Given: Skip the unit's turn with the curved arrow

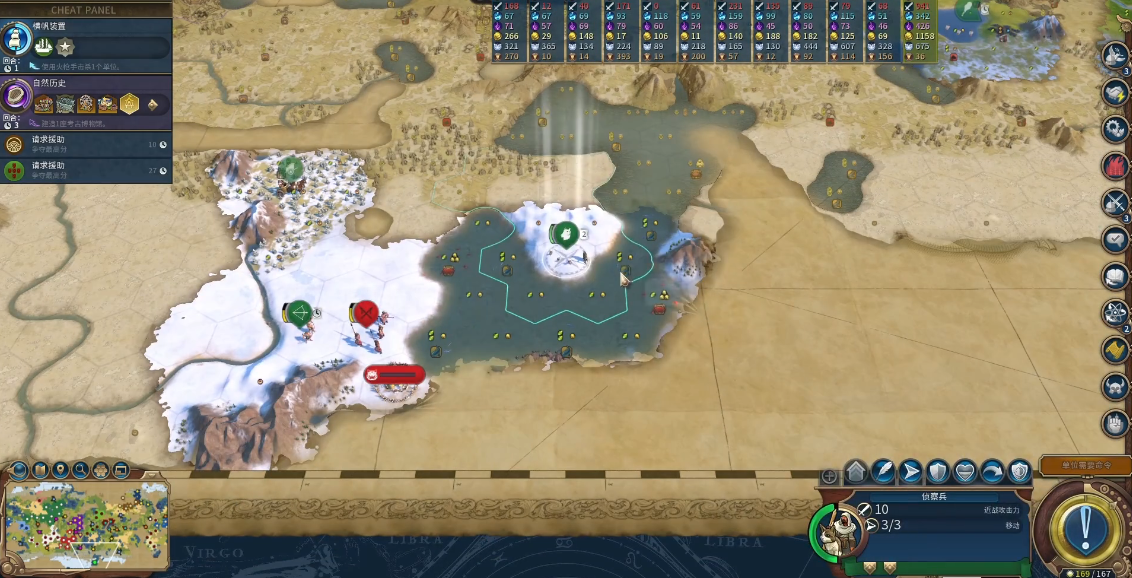Looking at the screenshot, I should coord(992,471).
